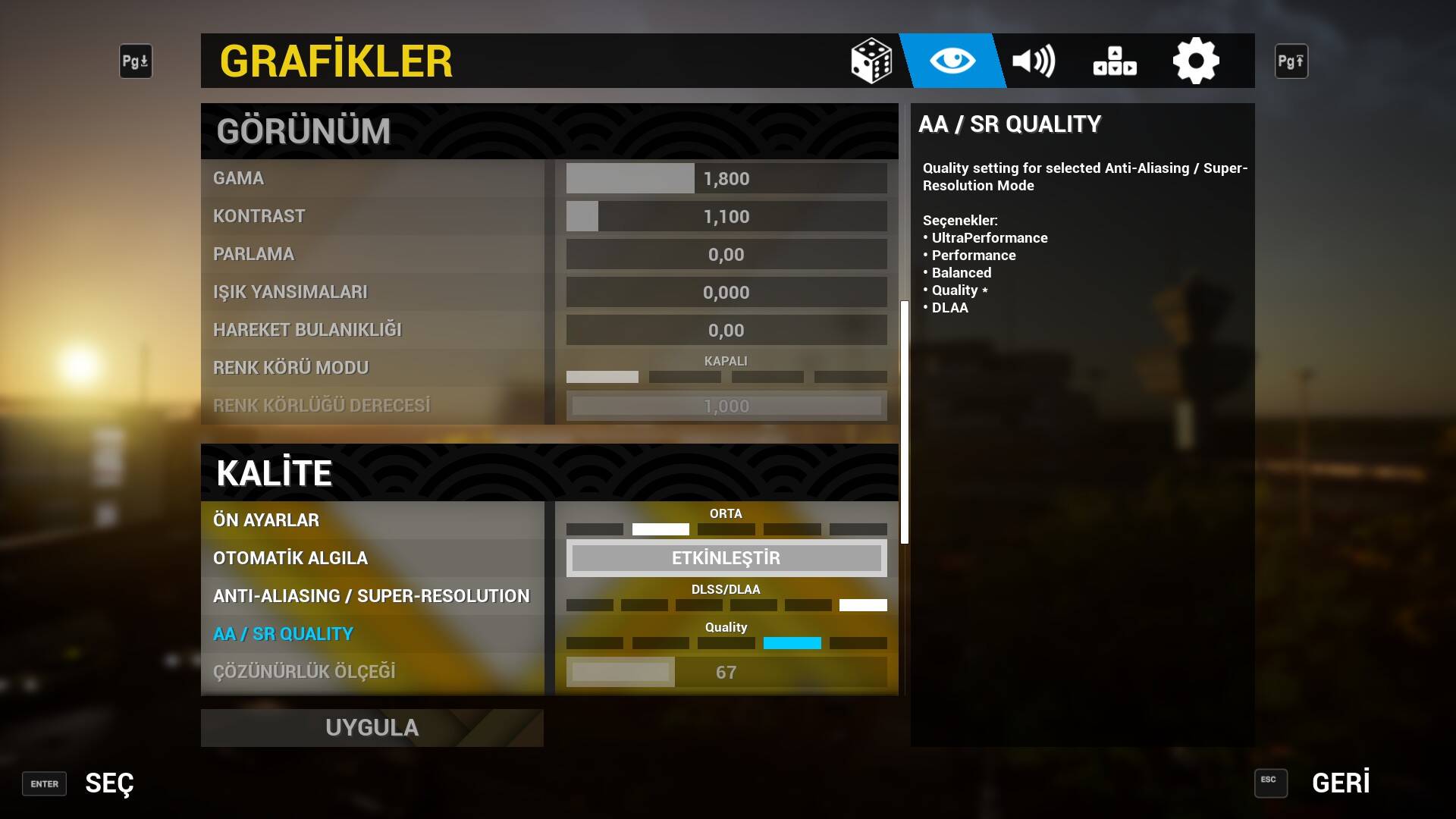Select the controls key-layout tab
Screen dimensions: 1456x819
tap(1115, 61)
